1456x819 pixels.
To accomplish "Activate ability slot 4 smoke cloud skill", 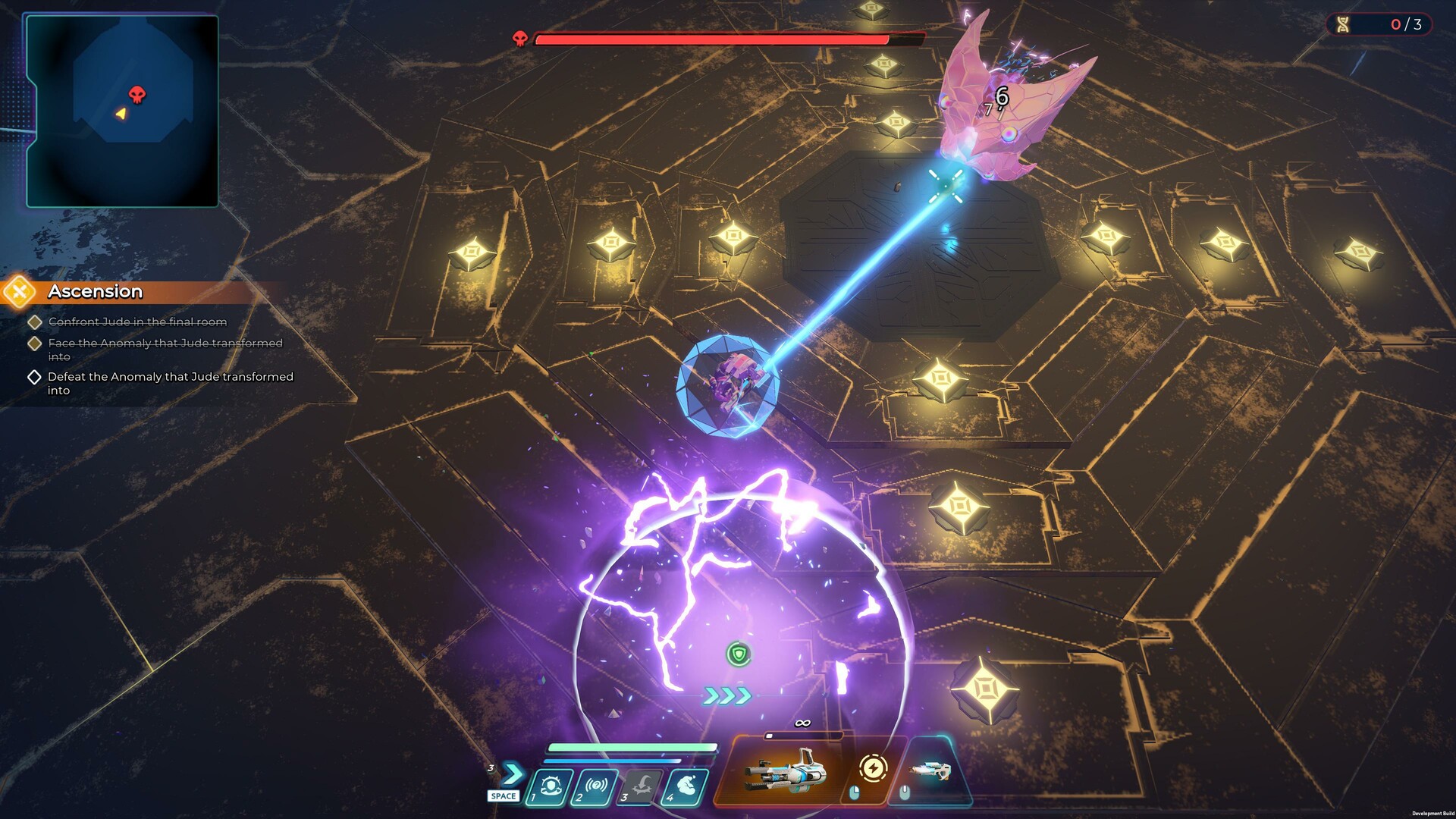I will (686, 787).
